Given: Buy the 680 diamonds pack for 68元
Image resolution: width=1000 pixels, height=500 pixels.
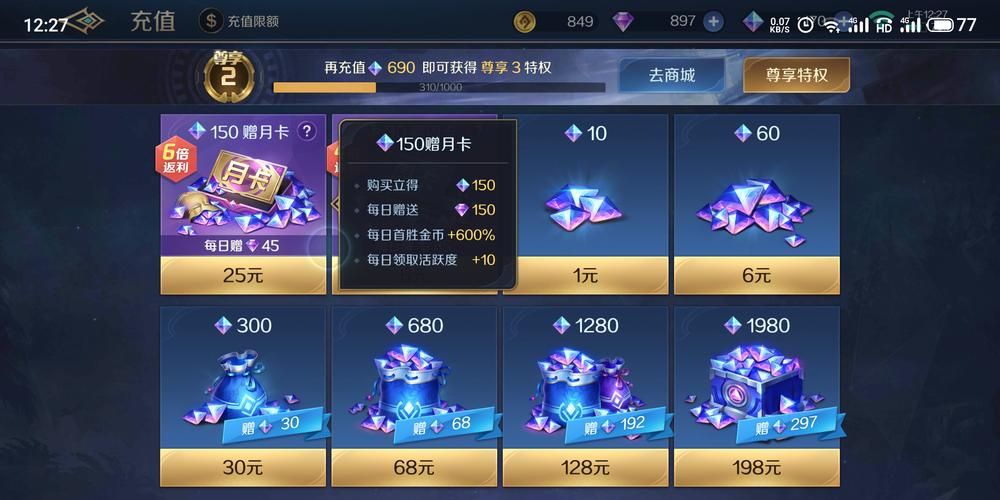Looking at the screenshot, I should (413, 466).
